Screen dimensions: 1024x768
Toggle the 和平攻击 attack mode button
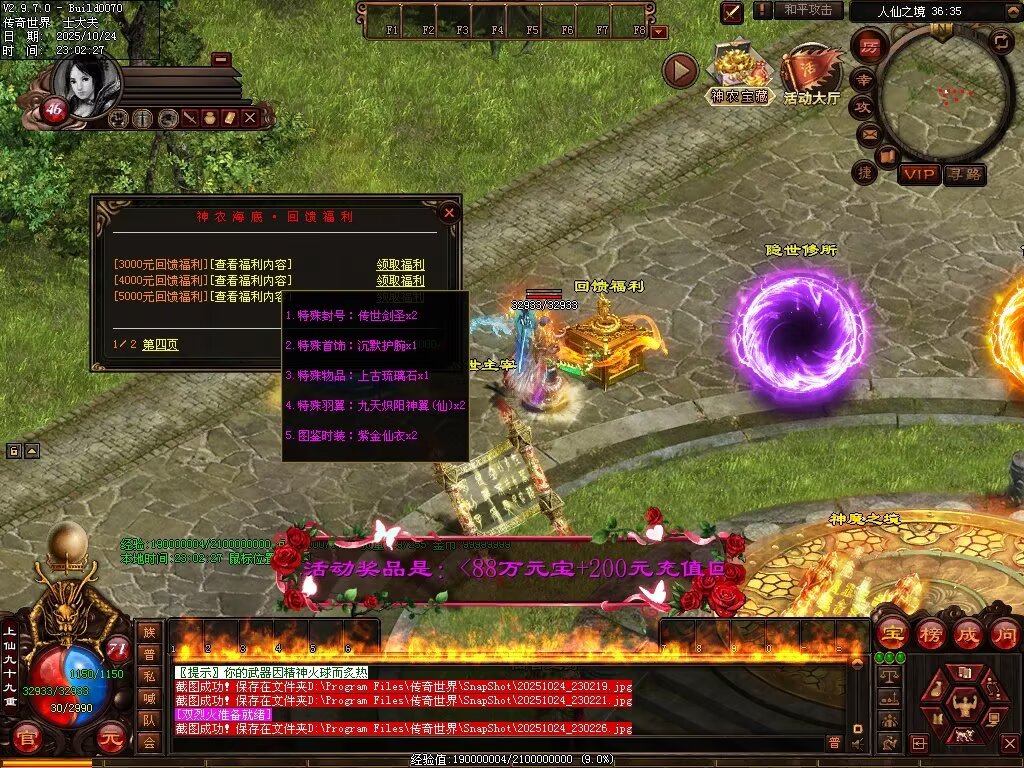tap(808, 10)
